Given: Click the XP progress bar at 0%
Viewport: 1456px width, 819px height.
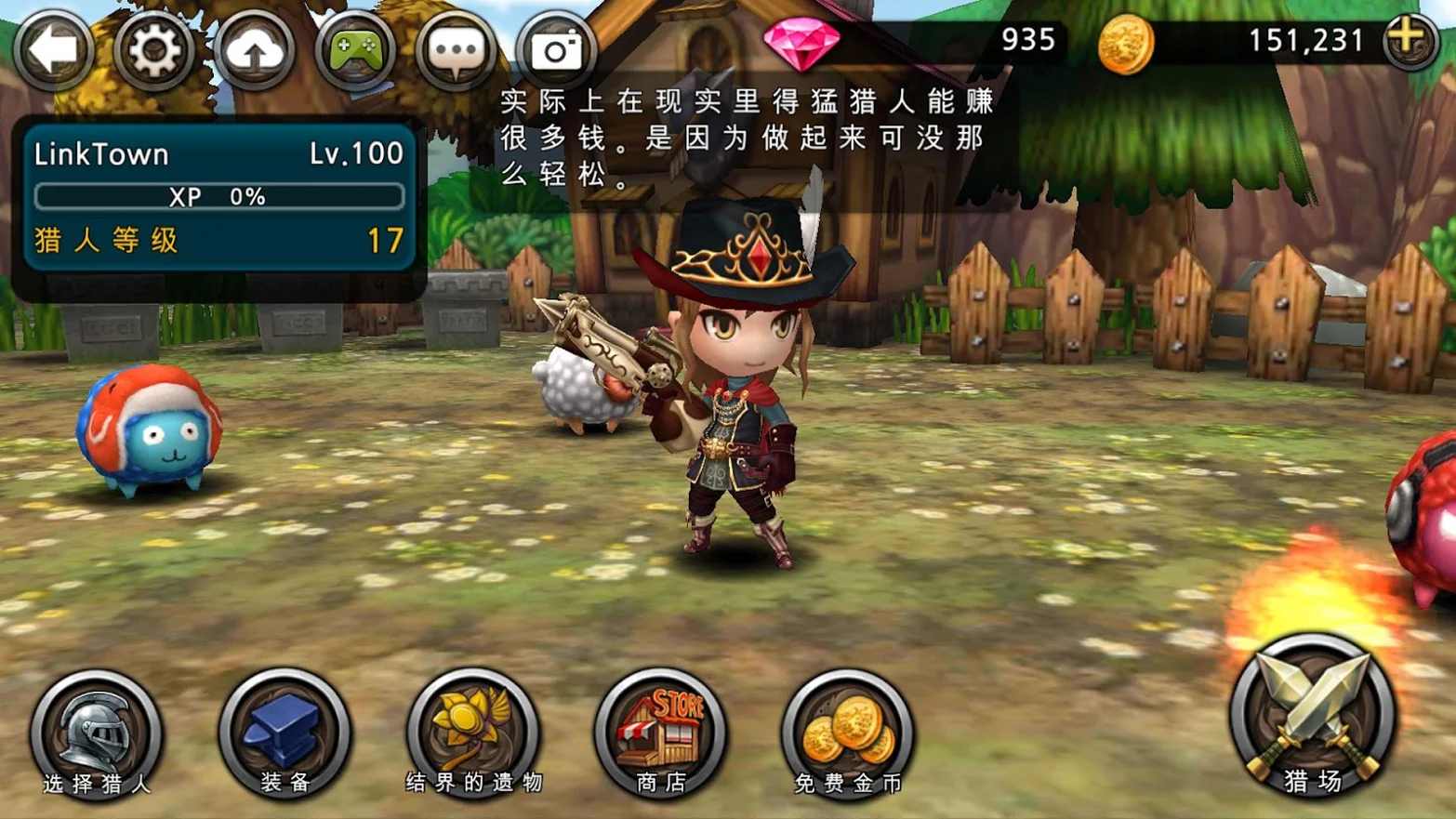Looking at the screenshot, I should [218, 196].
